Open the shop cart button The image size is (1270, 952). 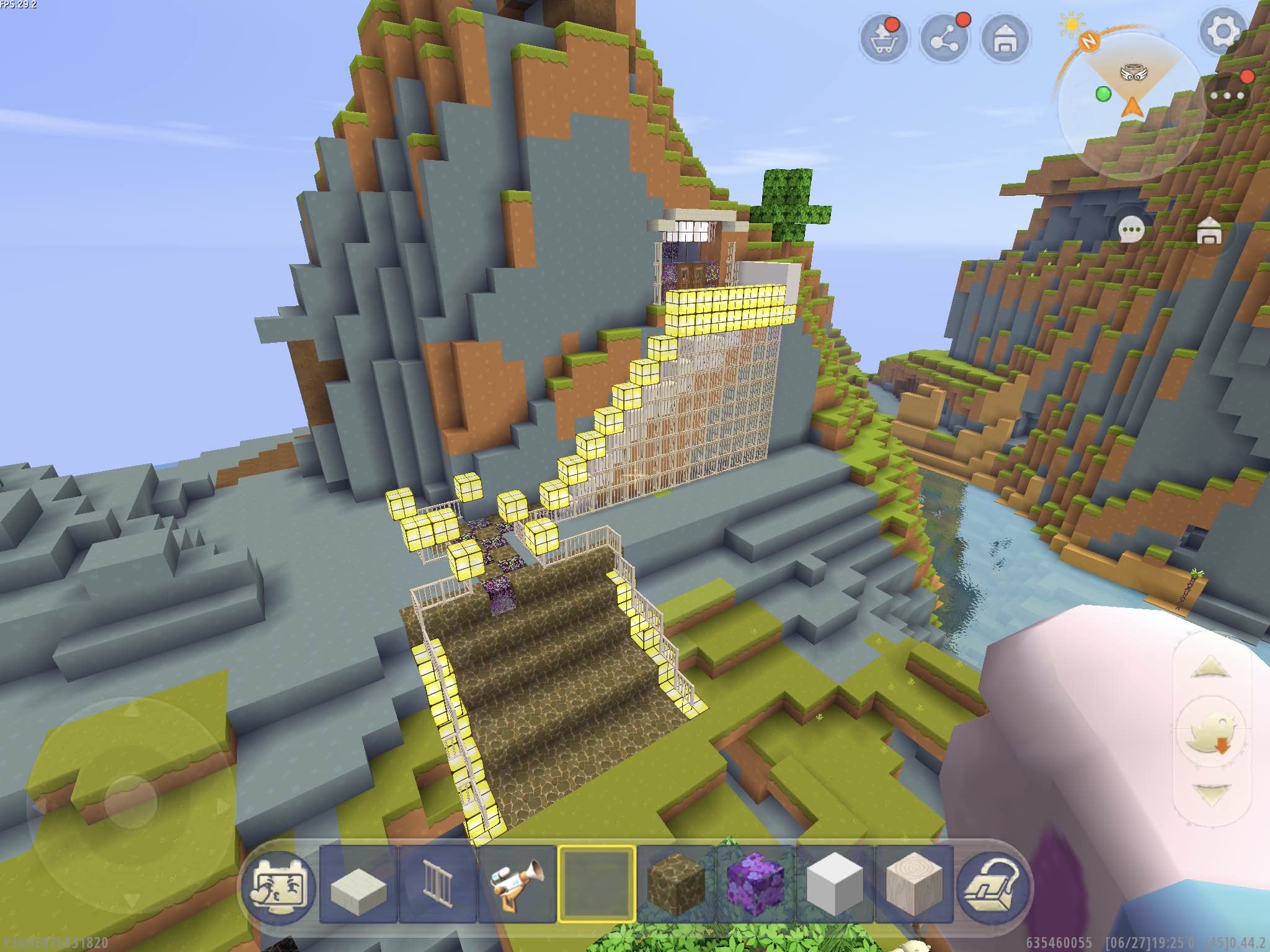point(884,40)
